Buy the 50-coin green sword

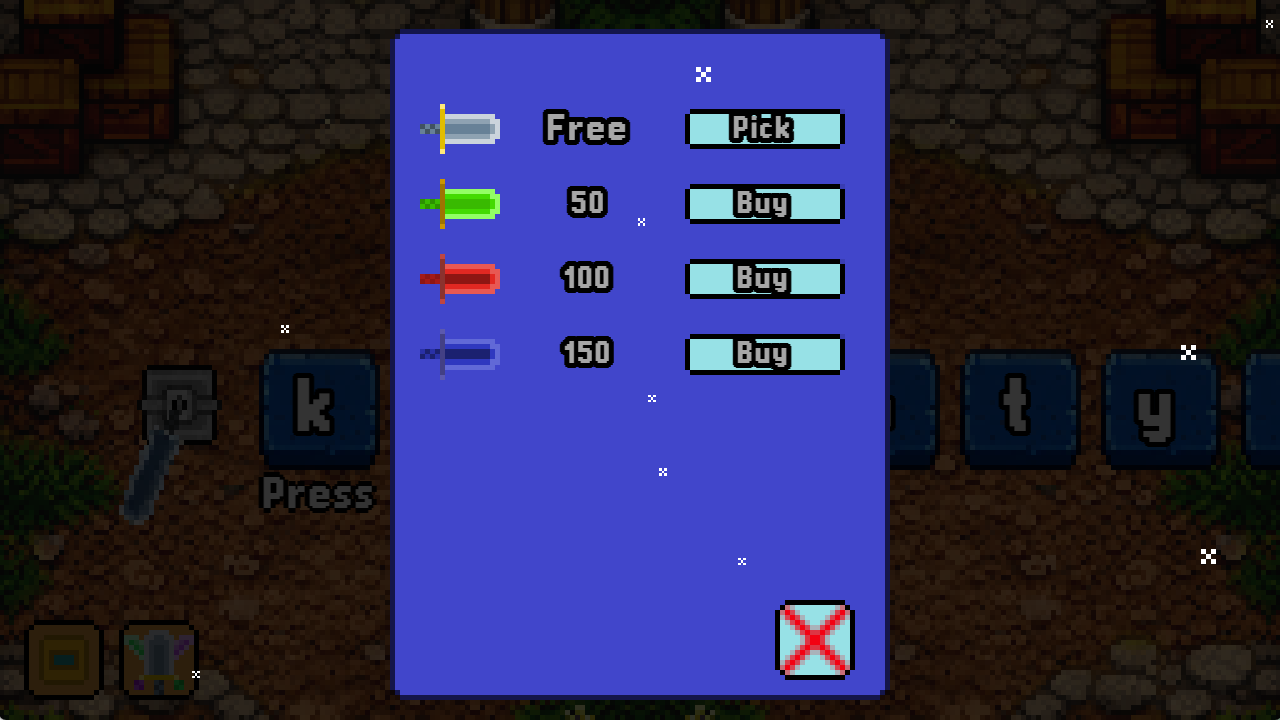[x=765, y=203]
